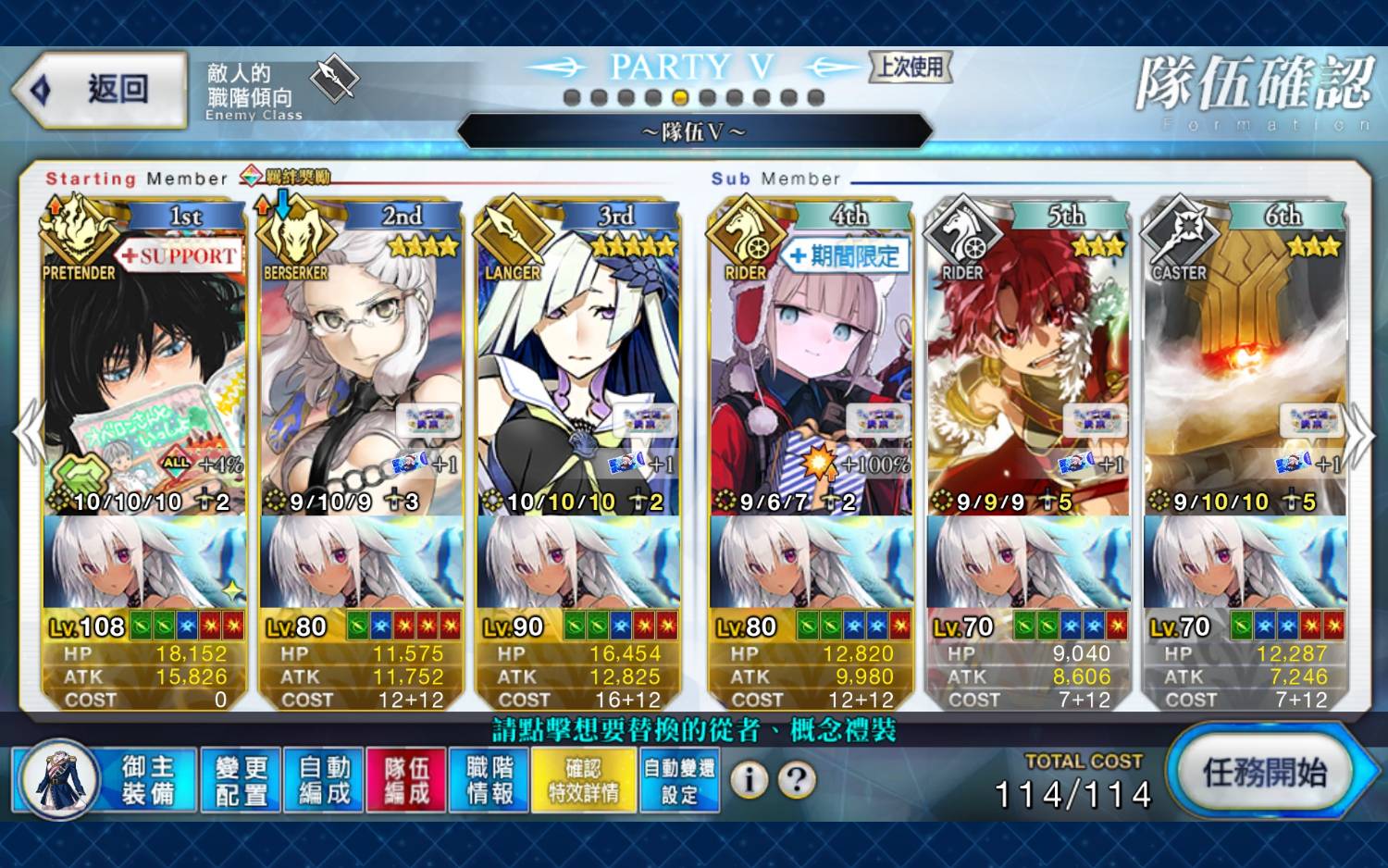Activate 自動編成 auto formation
This screenshot has width=1388, height=868.
click(x=325, y=780)
